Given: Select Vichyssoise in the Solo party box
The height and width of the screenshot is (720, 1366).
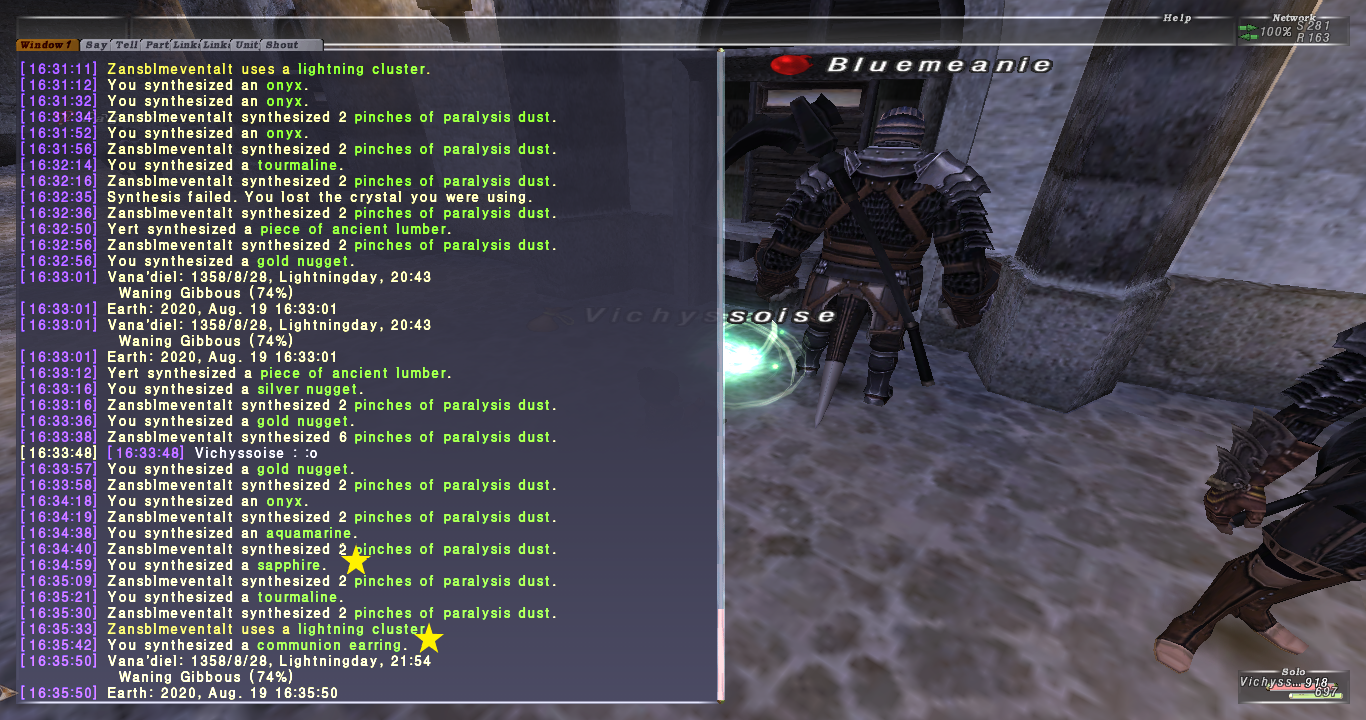Looking at the screenshot, I should coord(1269,682).
